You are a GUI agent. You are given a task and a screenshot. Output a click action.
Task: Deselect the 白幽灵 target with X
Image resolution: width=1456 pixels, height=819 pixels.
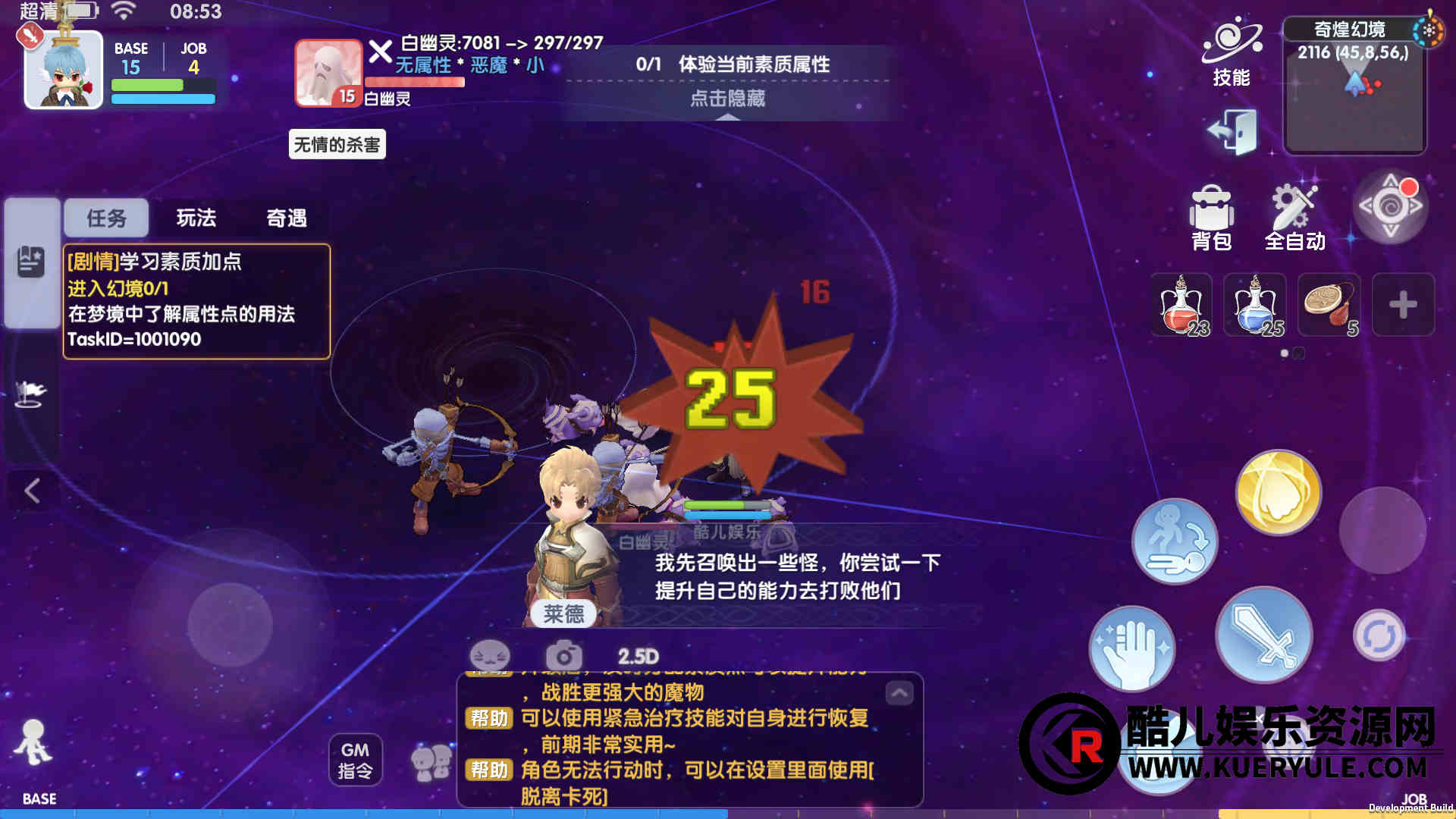pos(380,52)
